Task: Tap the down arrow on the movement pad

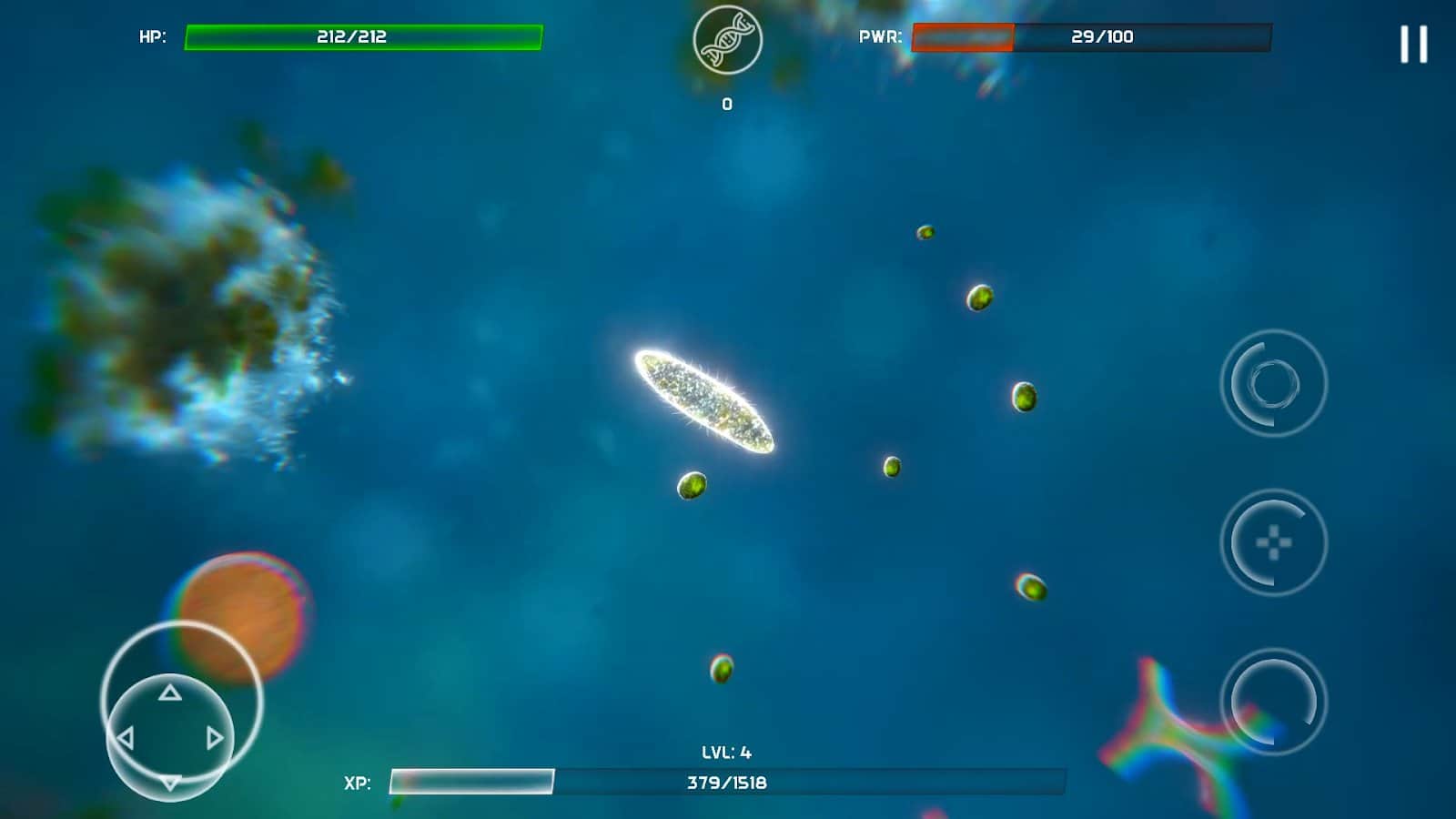Action: pyautogui.click(x=168, y=781)
